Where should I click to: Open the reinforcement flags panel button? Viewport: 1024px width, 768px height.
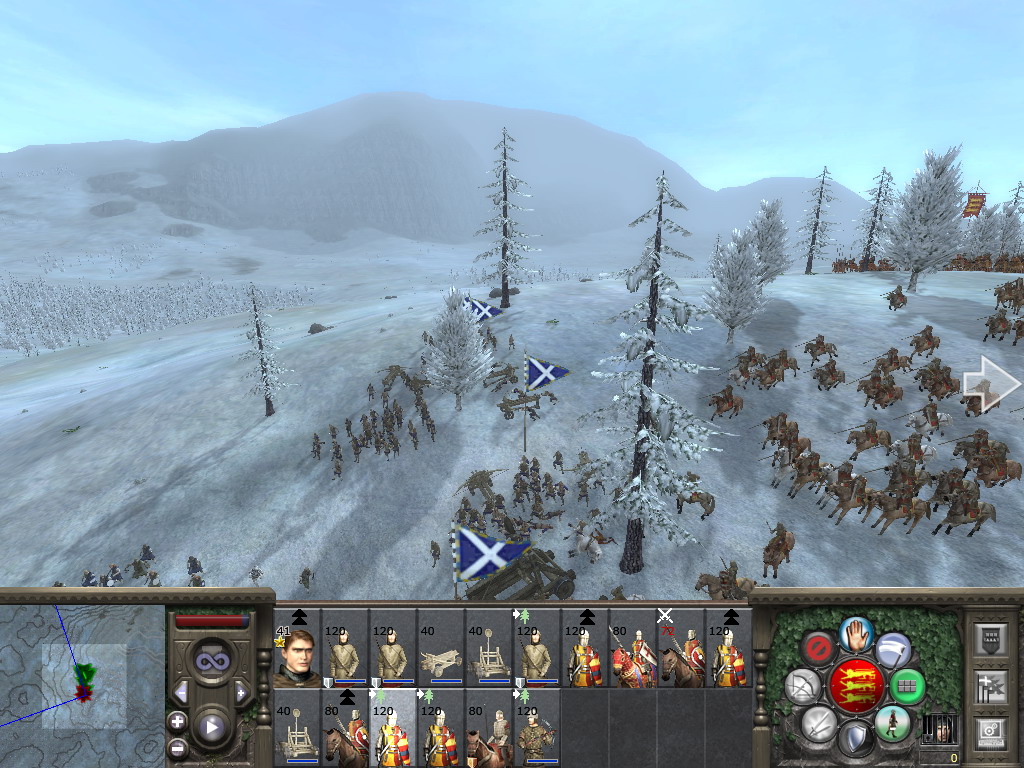(990, 685)
